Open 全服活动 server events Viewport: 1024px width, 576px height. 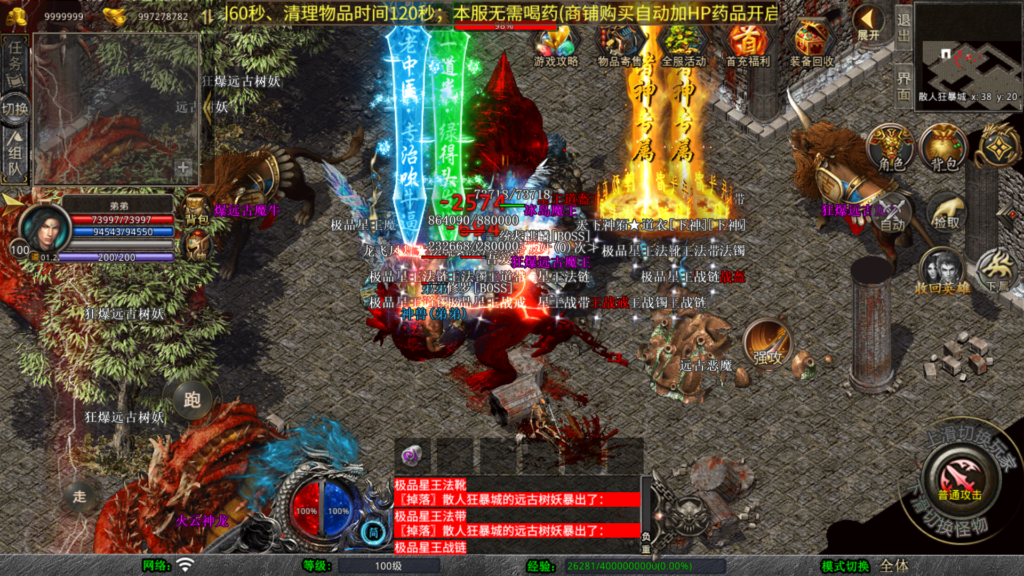click(683, 44)
